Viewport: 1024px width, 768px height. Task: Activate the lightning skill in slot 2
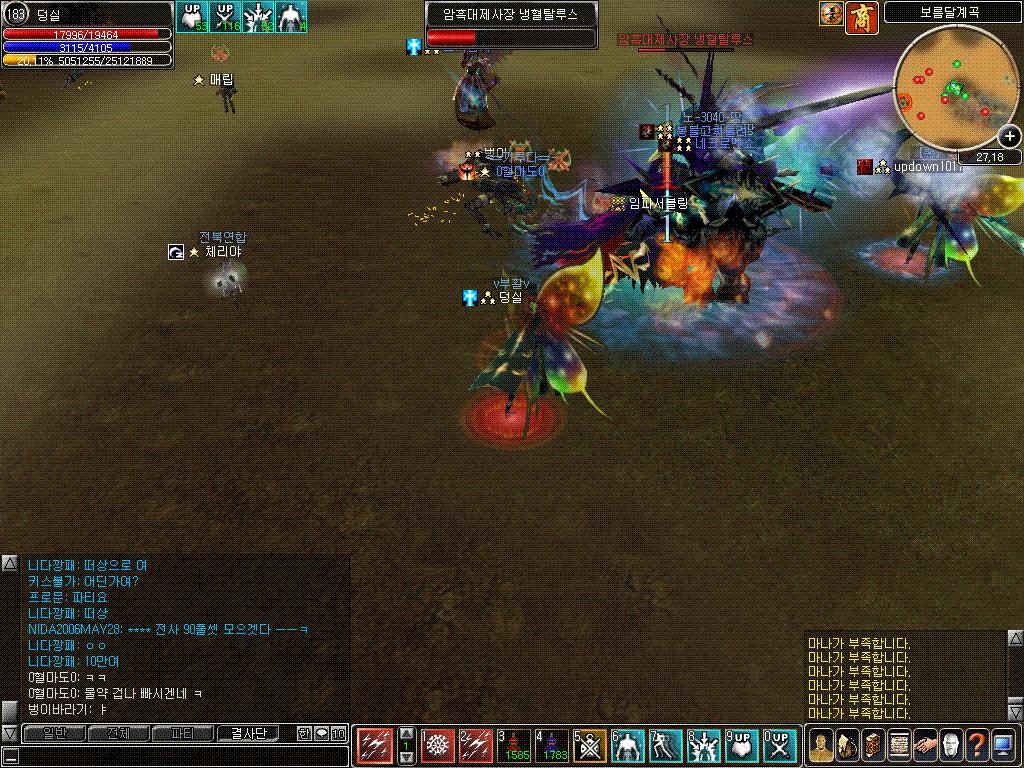point(477,745)
